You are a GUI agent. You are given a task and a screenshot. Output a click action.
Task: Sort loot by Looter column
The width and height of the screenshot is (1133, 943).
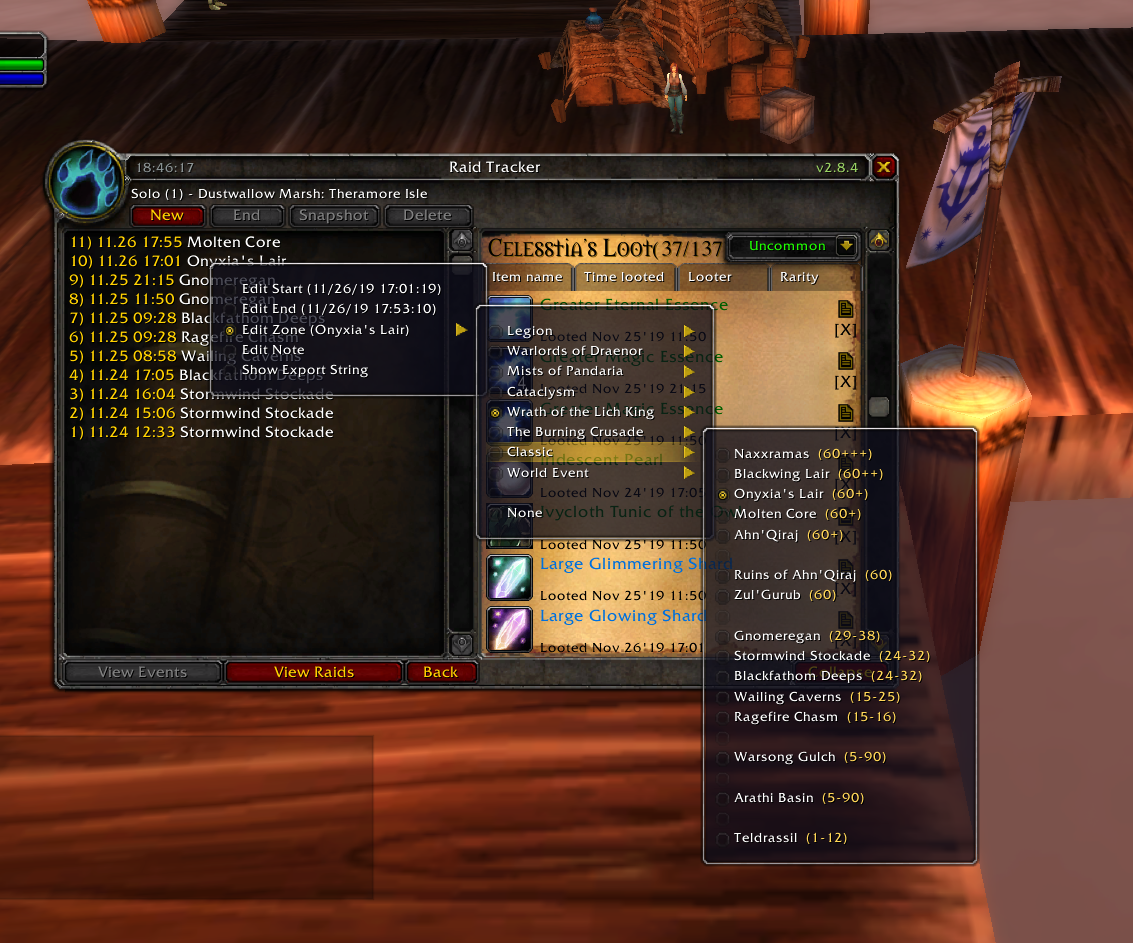click(710, 277)
